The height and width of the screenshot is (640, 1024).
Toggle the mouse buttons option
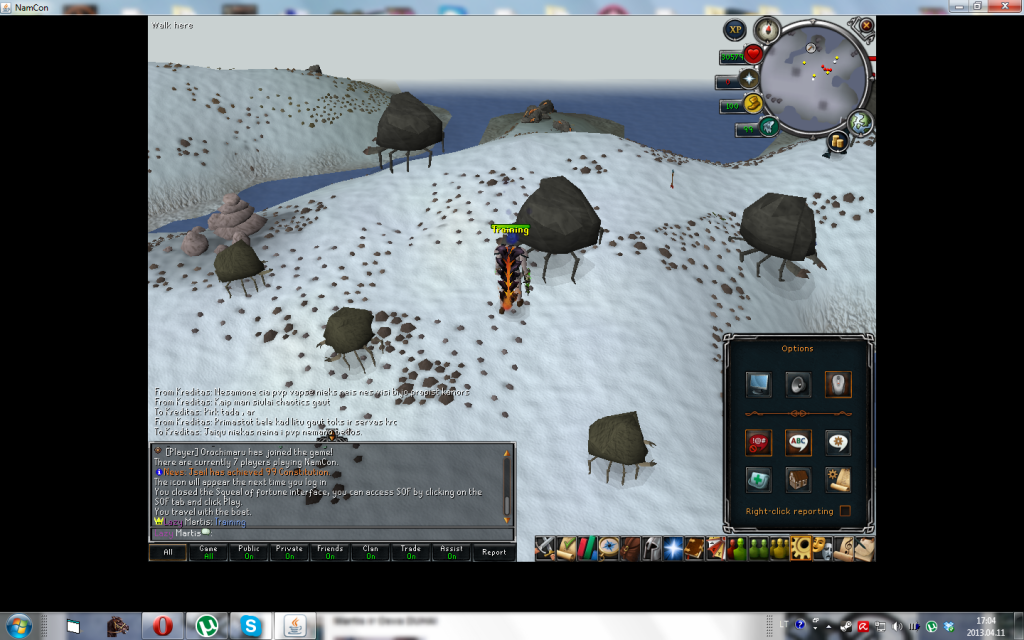click(x=837, y=384)
